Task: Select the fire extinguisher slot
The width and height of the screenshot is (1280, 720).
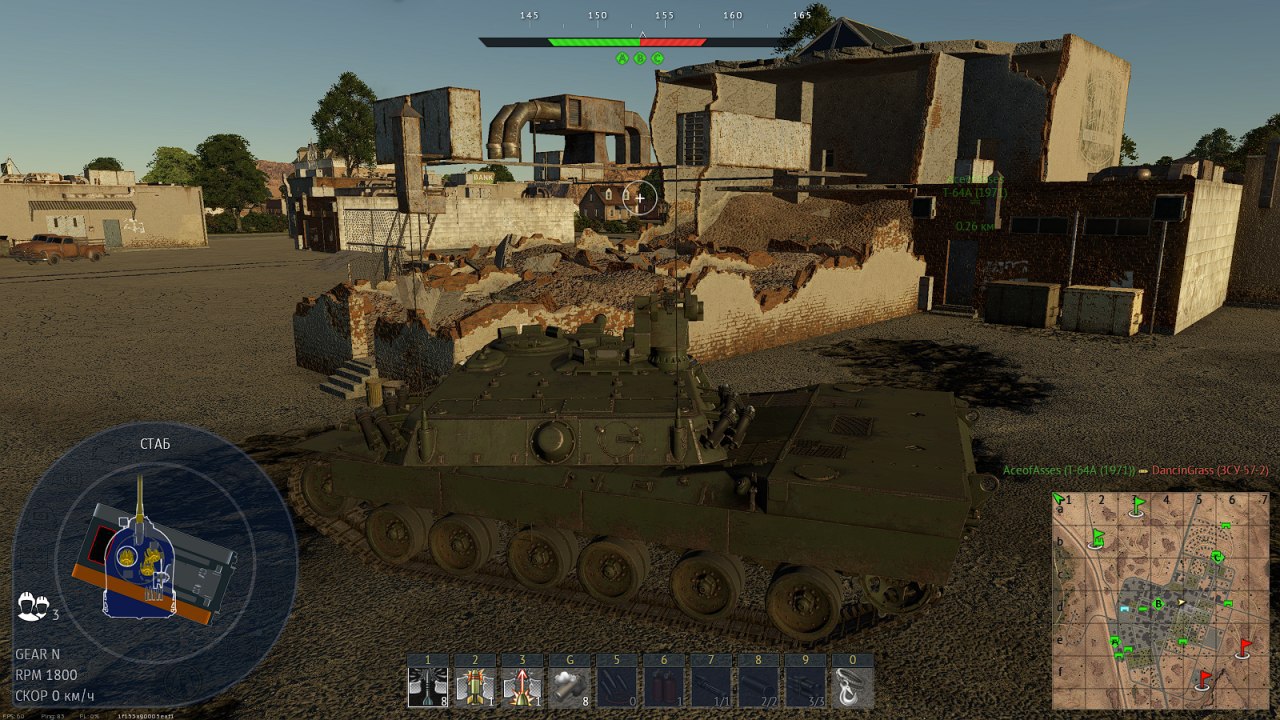Action: coord(663,687)
